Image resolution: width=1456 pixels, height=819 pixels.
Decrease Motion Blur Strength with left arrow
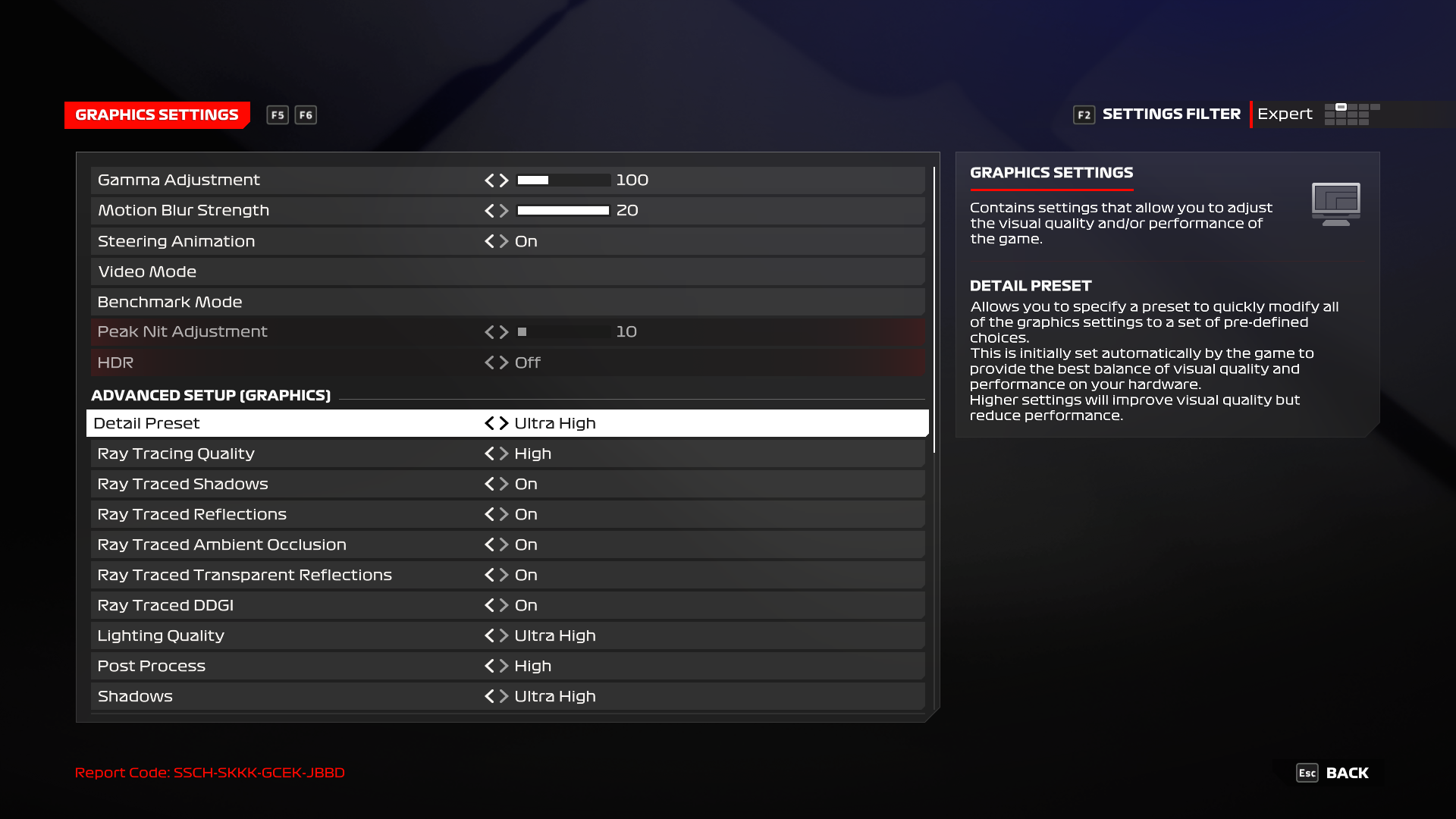point(489,211)
